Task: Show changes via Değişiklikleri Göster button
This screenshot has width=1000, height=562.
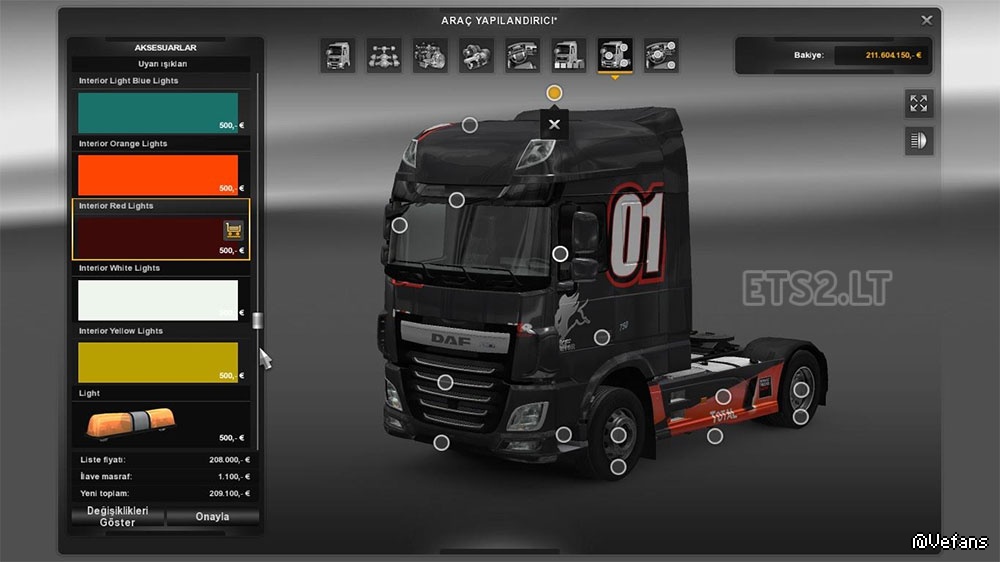Action: pos(117,517)
